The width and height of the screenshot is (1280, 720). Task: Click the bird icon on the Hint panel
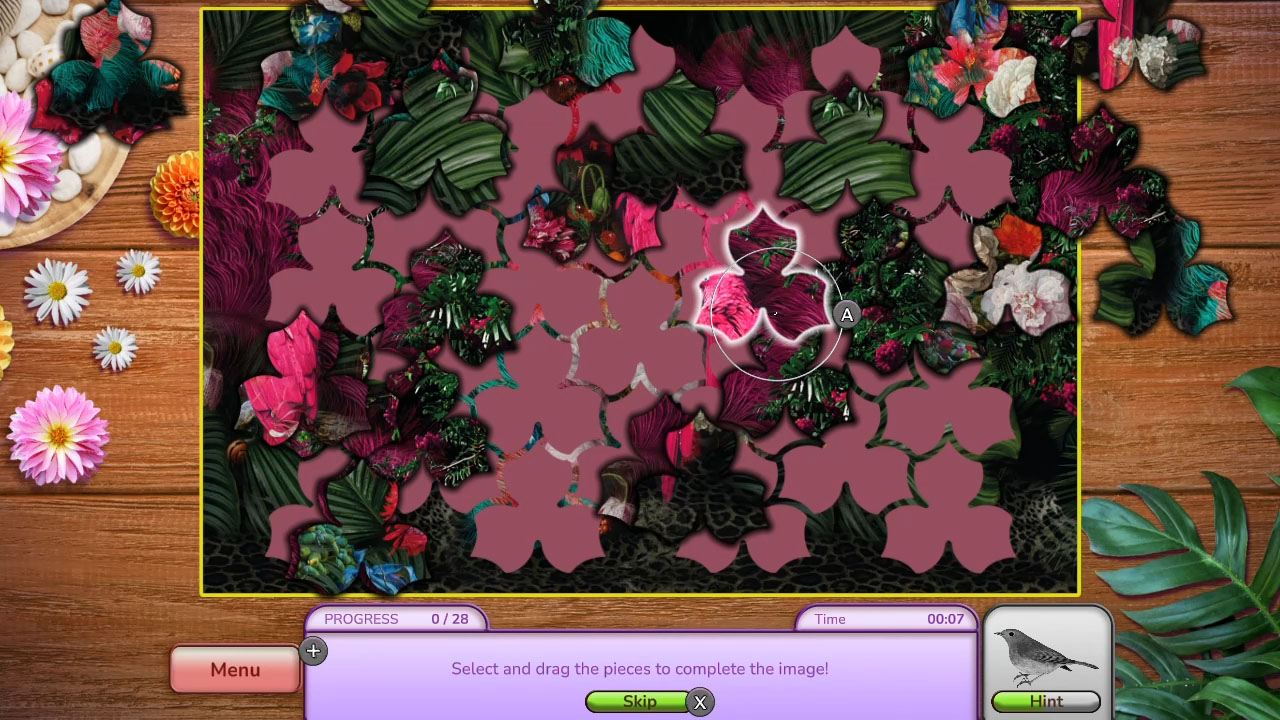click(1046, 655)
